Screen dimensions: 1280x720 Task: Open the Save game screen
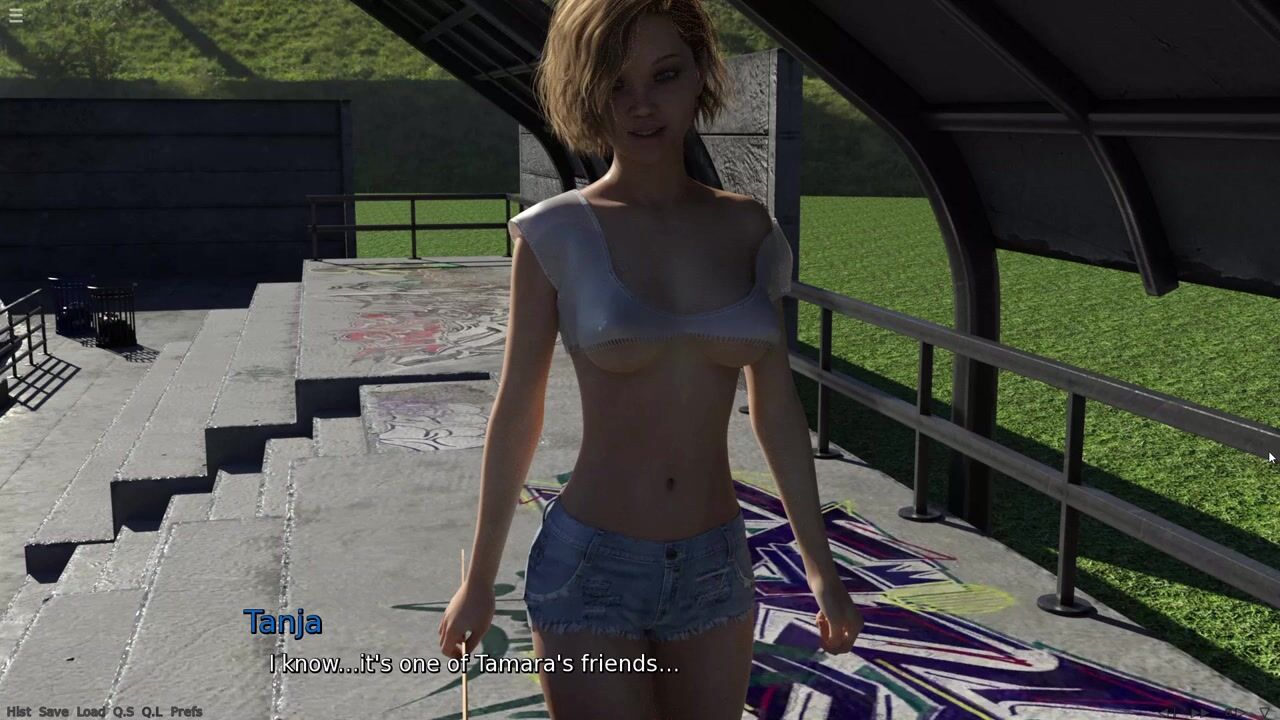pyautogui.click(x=54, y=712)
